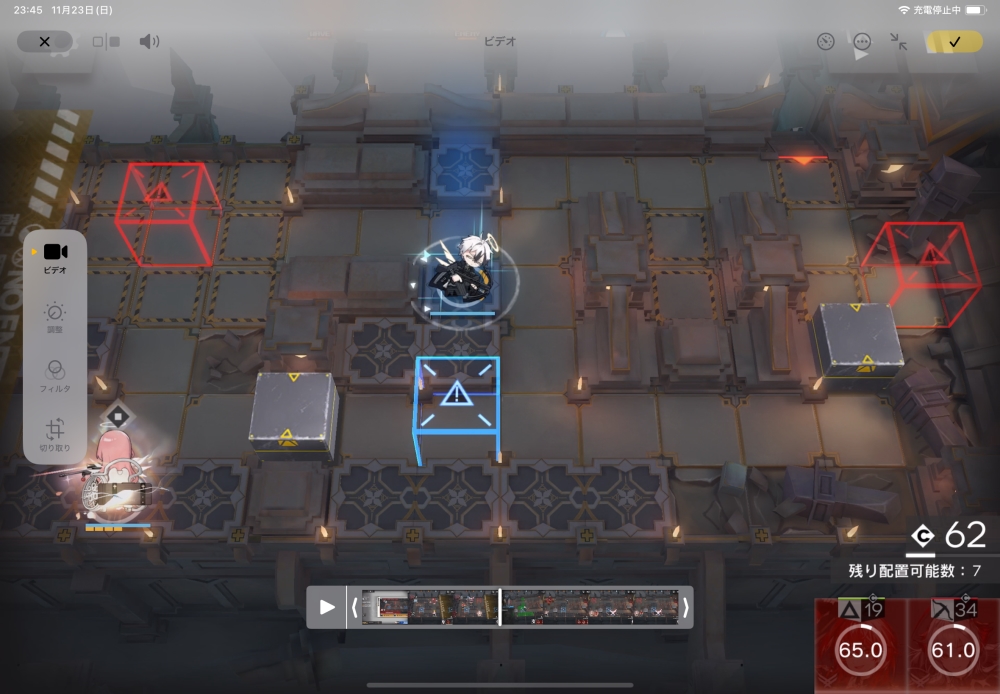Click the right trim handle of the timeline
The image size is (1000, 694).
(x=686, y=607)
